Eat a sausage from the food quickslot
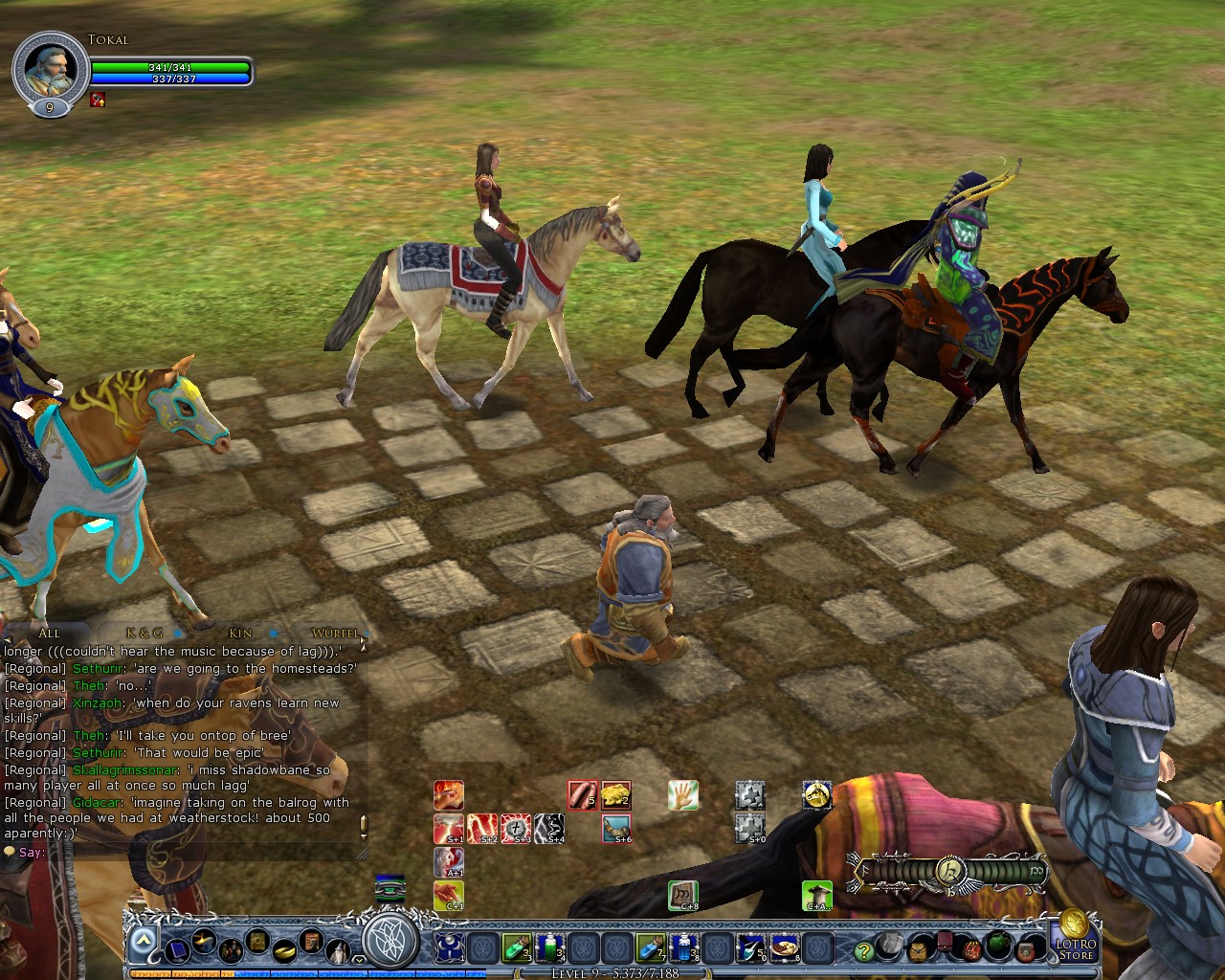The image size is (1225, 980). (581, 794)
